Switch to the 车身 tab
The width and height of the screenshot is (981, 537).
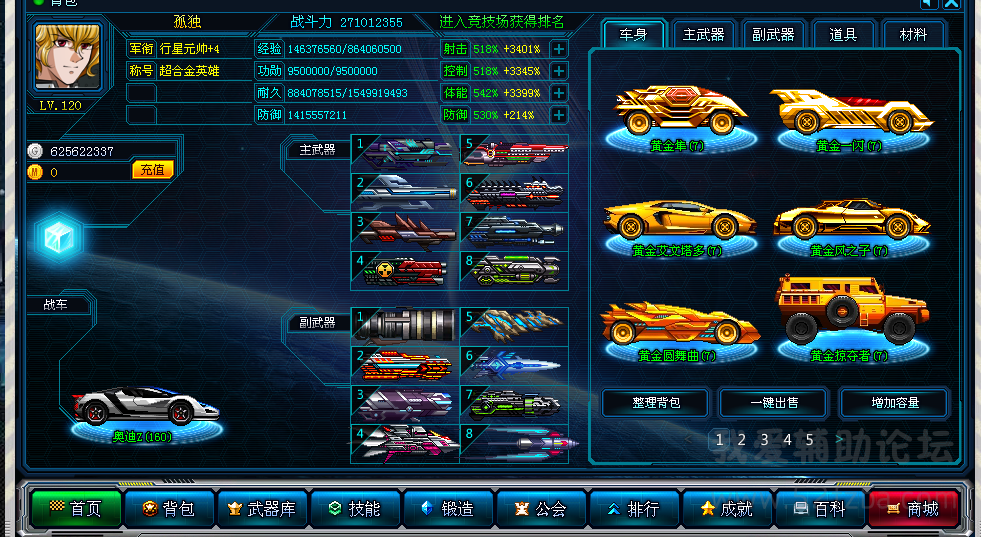633,35
